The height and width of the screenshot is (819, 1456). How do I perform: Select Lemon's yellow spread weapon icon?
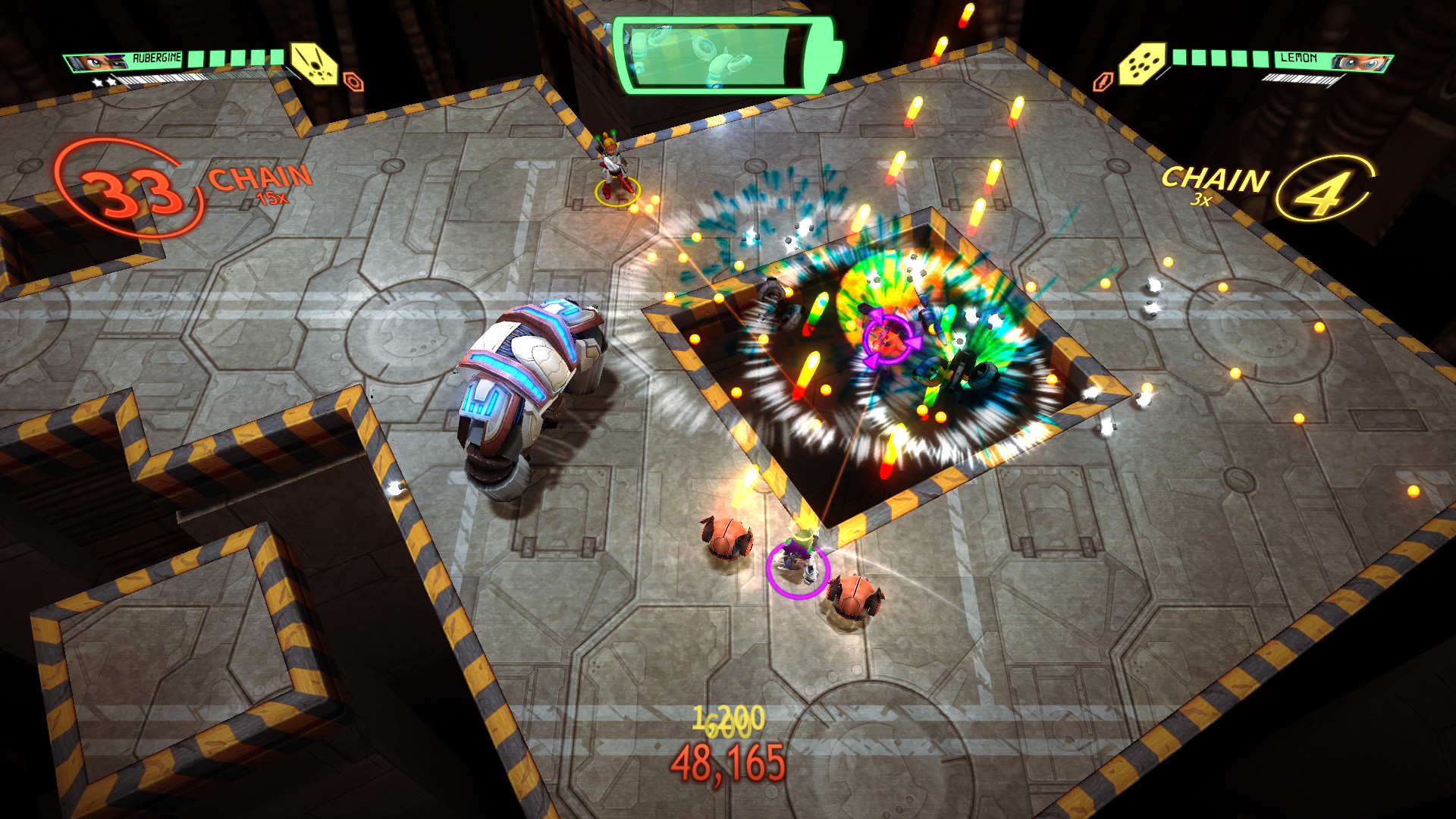pyautogui.click(x=1141, y=63)
